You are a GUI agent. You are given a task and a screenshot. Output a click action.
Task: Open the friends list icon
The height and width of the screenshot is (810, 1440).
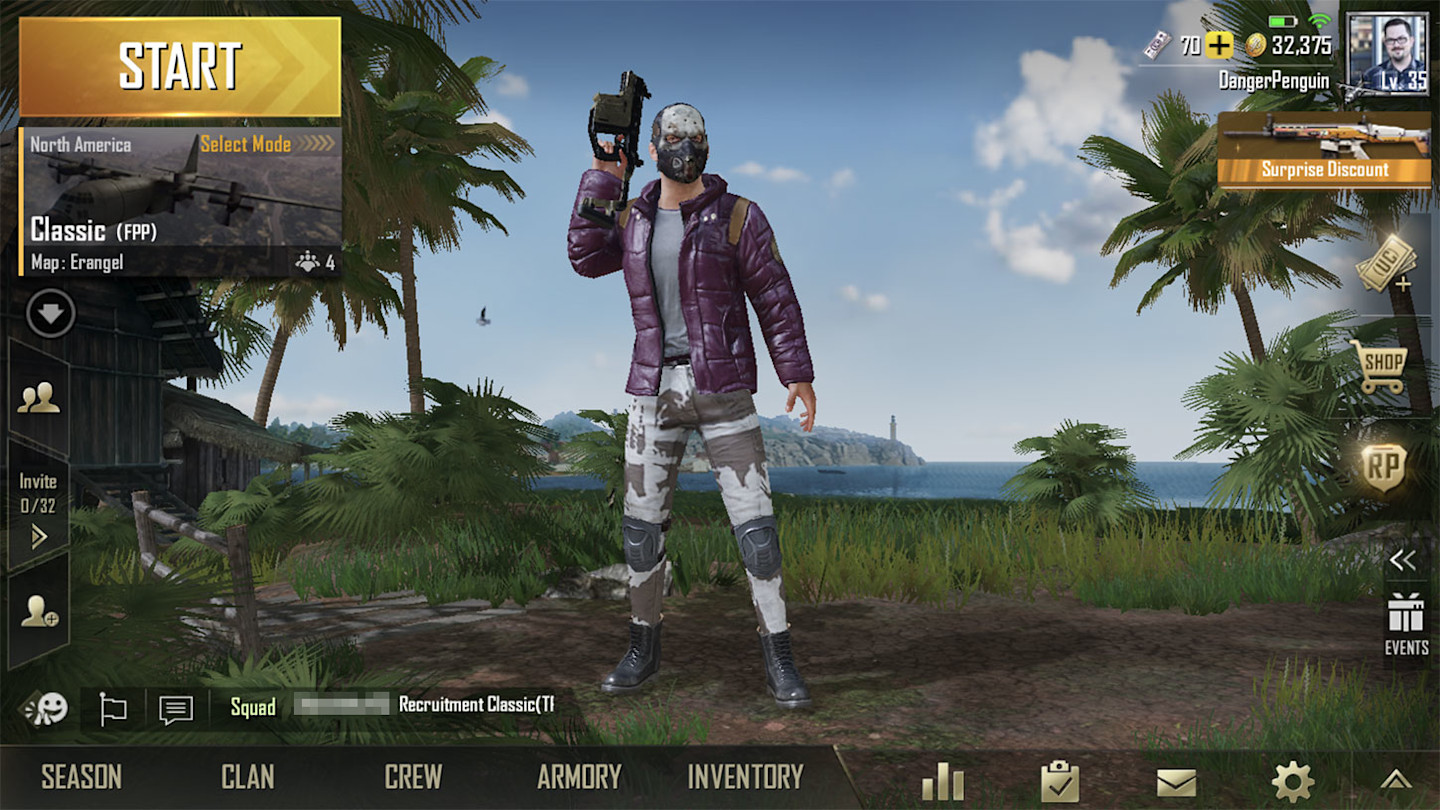tap(41, 399)
